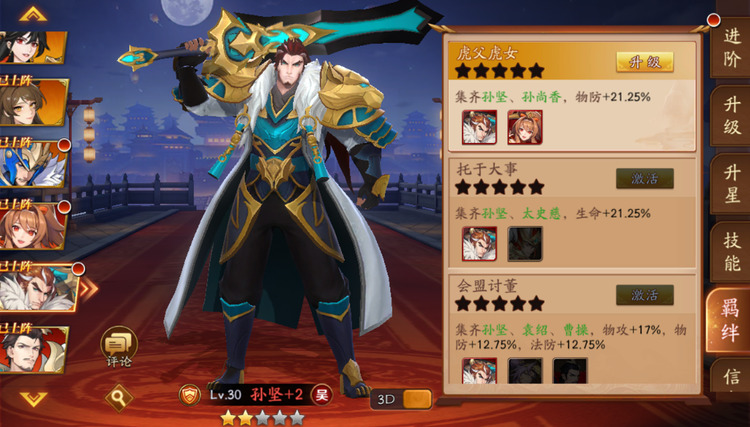Open the 技能 skills tab
The width and height of the screenshot is (750, 427).
pyautogui.click(x=731, y=254)
